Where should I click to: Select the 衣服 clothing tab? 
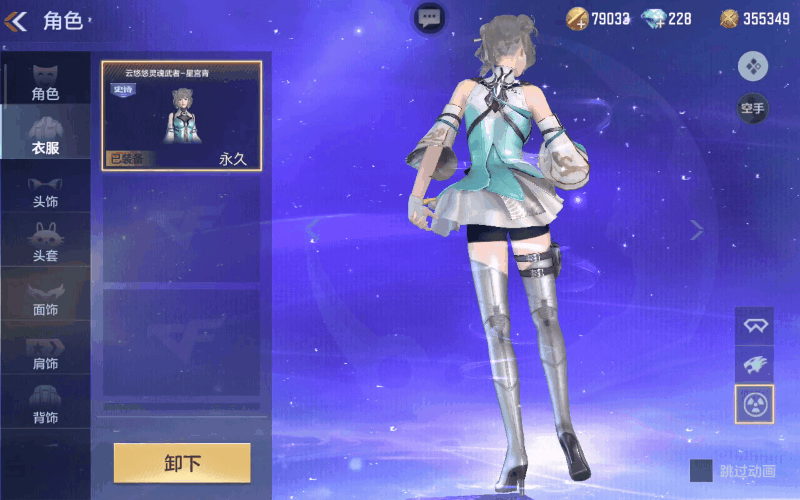[45, 134]
